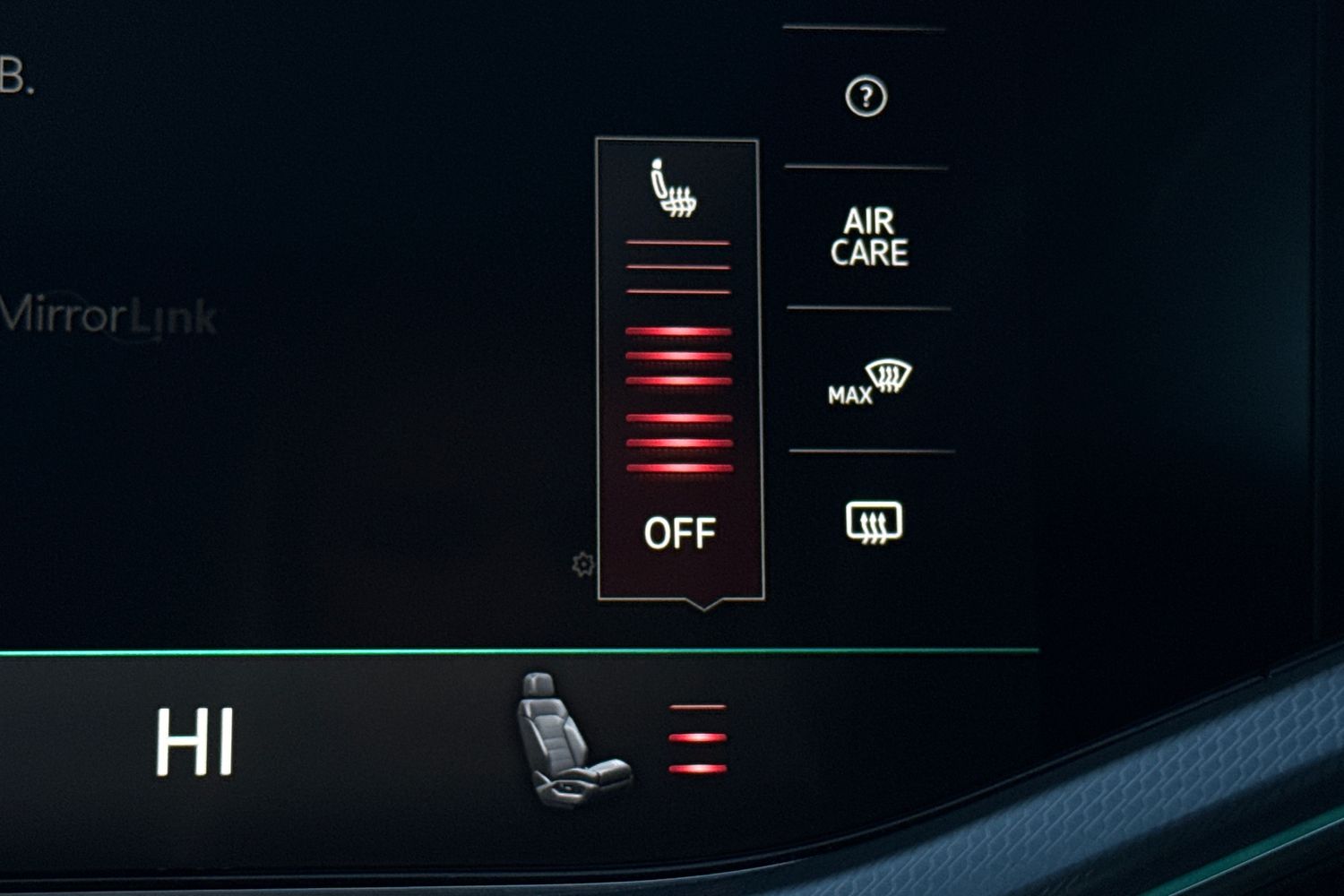1344x896 pixels.
Task: Open the MirrorLink option
Action: tap(108, 316)
